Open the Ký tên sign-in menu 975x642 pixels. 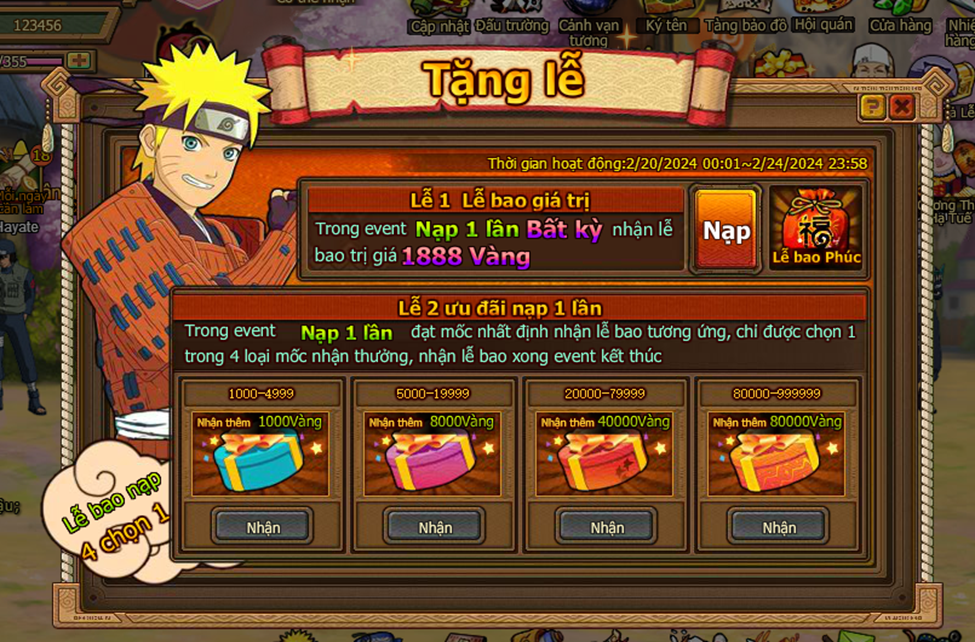coord(667,24)
